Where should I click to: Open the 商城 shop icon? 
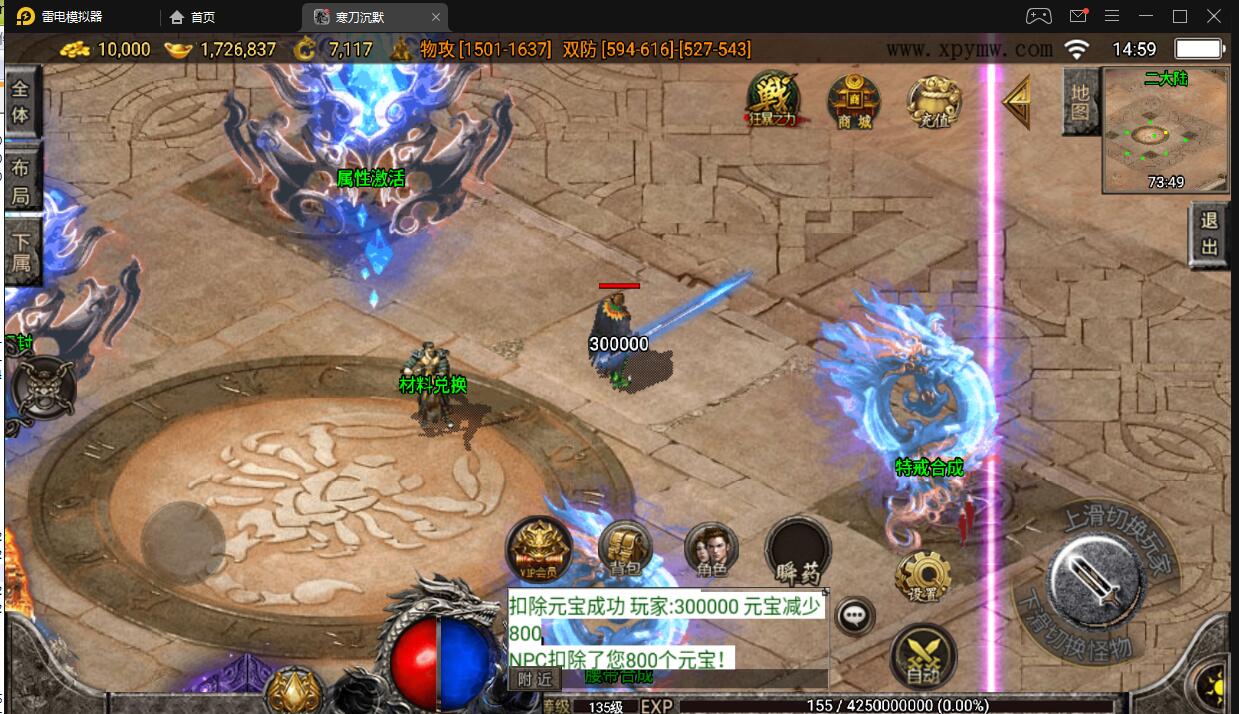click(853, 100)
